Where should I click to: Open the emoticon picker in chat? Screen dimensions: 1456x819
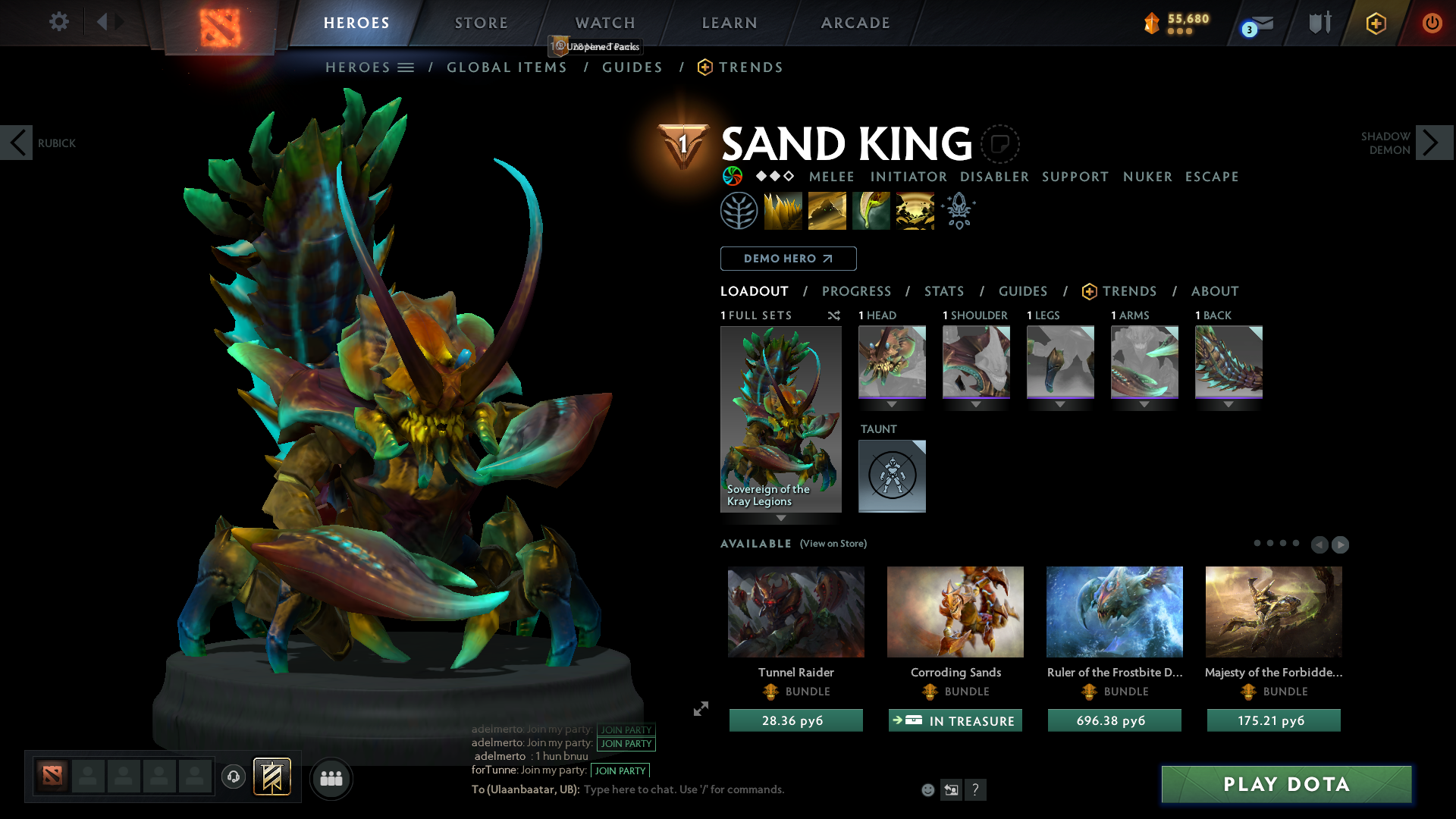927,789
